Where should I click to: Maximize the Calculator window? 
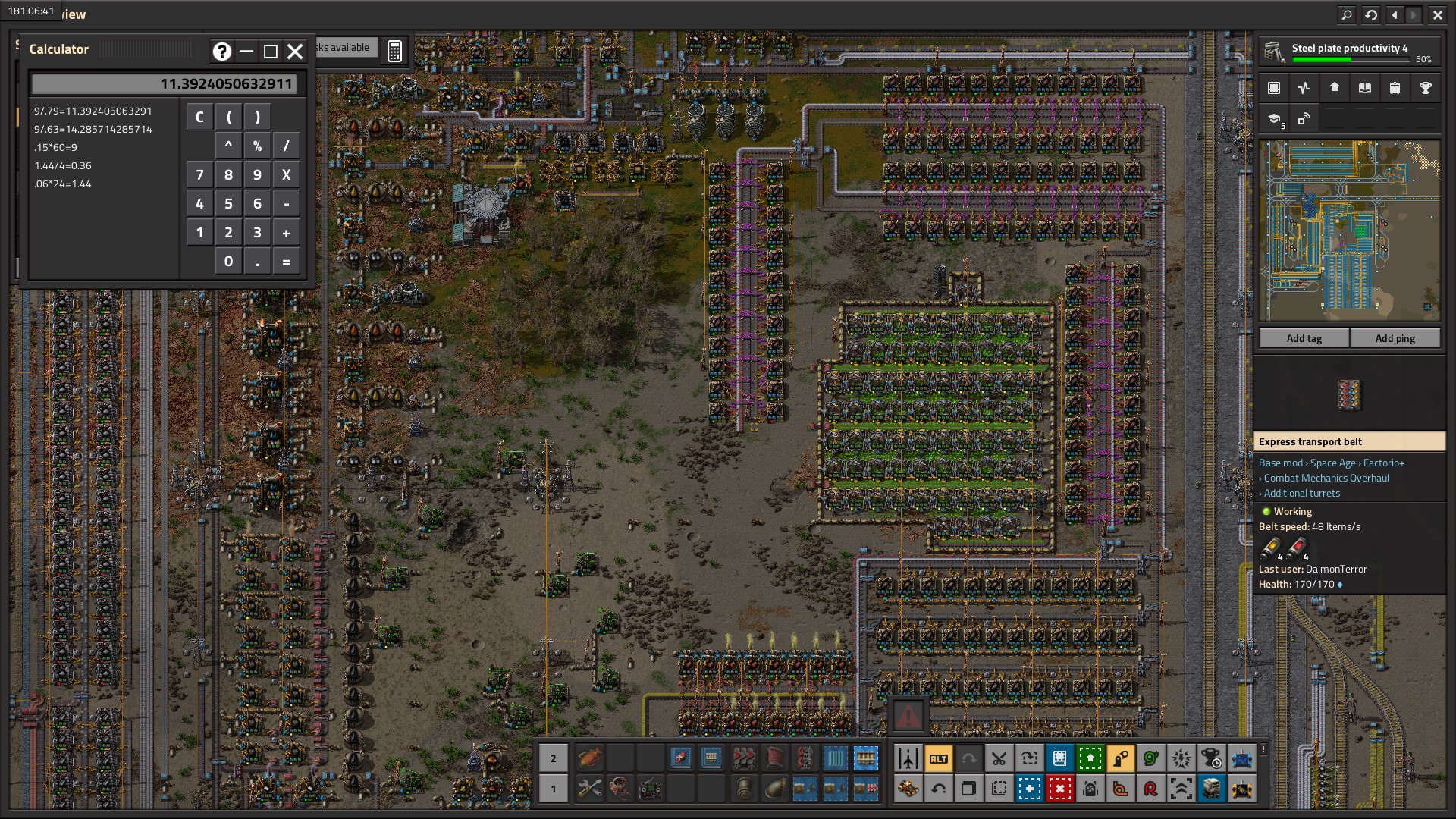tap(270, 51)
